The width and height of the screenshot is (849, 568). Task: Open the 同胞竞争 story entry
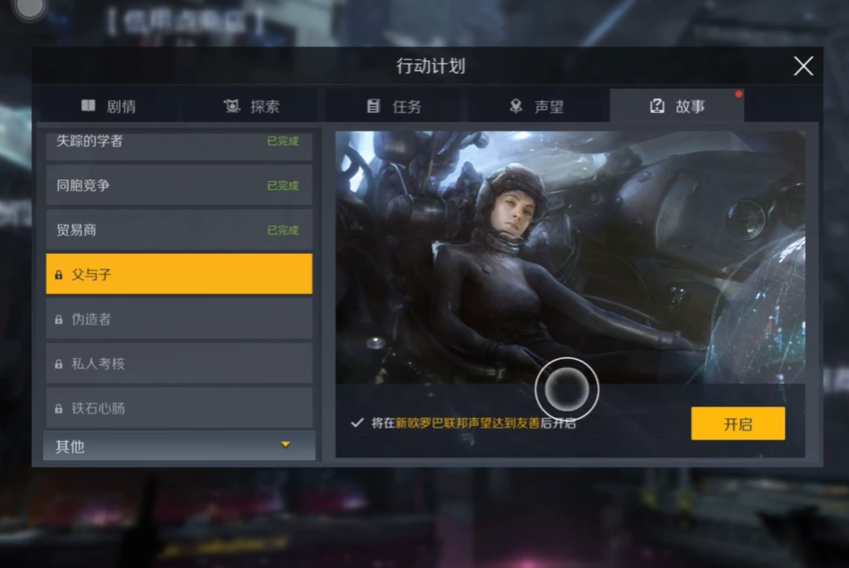179,185
